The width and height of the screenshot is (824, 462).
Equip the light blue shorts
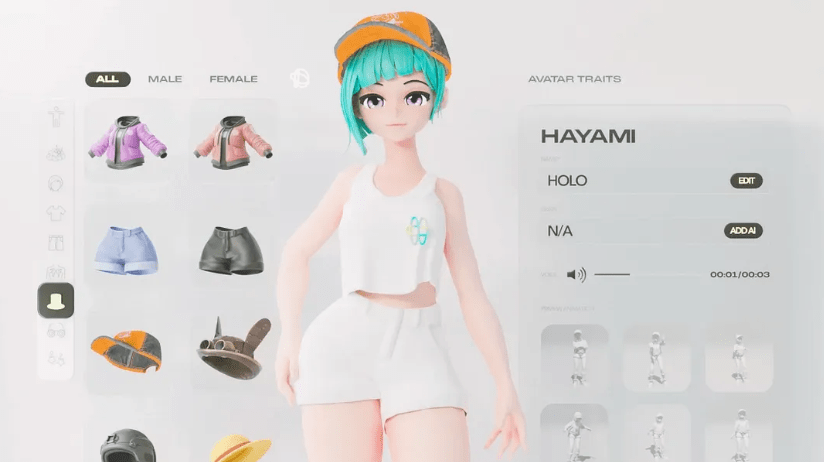[x=127, y=248]
